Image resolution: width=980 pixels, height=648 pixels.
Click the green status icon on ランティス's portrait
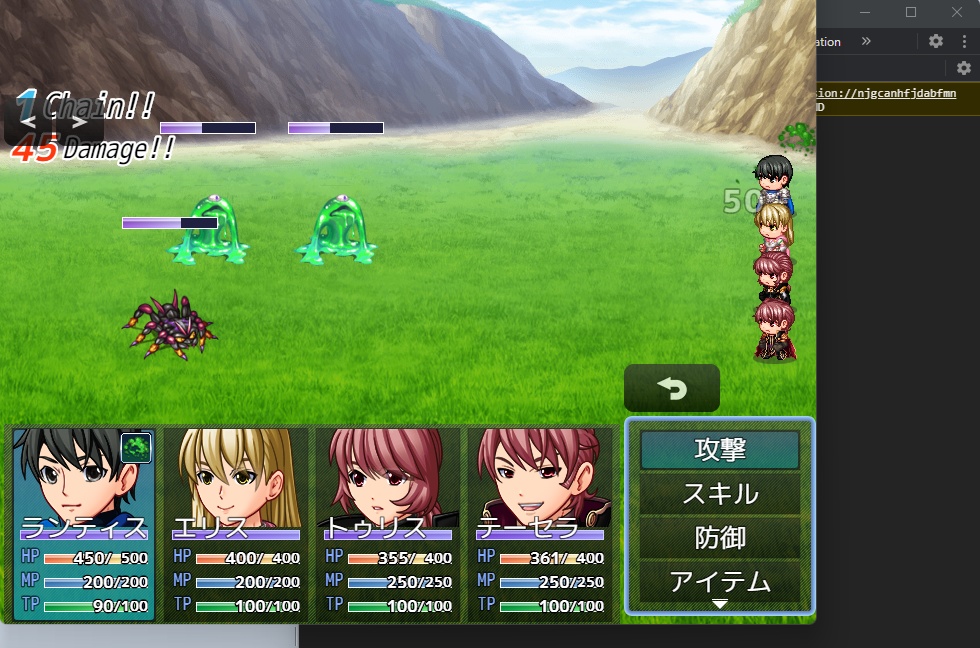136,448
